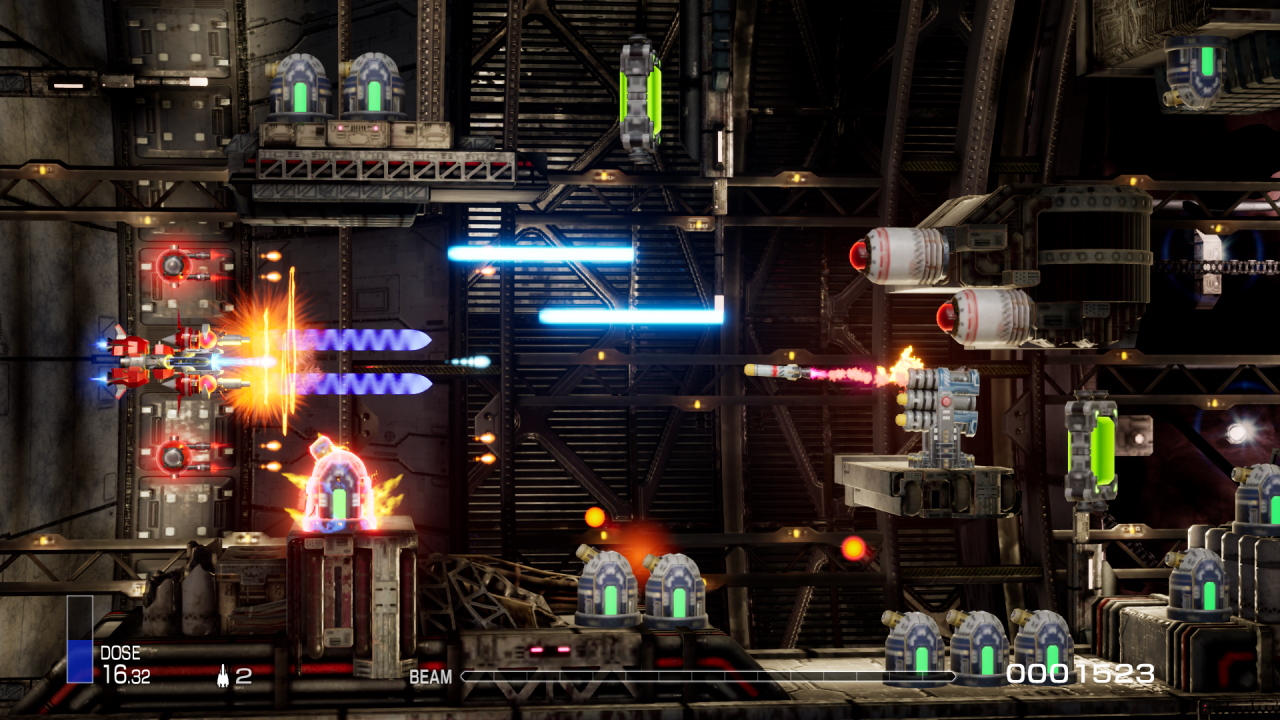Select the player's red fighter ship
Screen dimensions: 1280x720
tap(165, 360)
